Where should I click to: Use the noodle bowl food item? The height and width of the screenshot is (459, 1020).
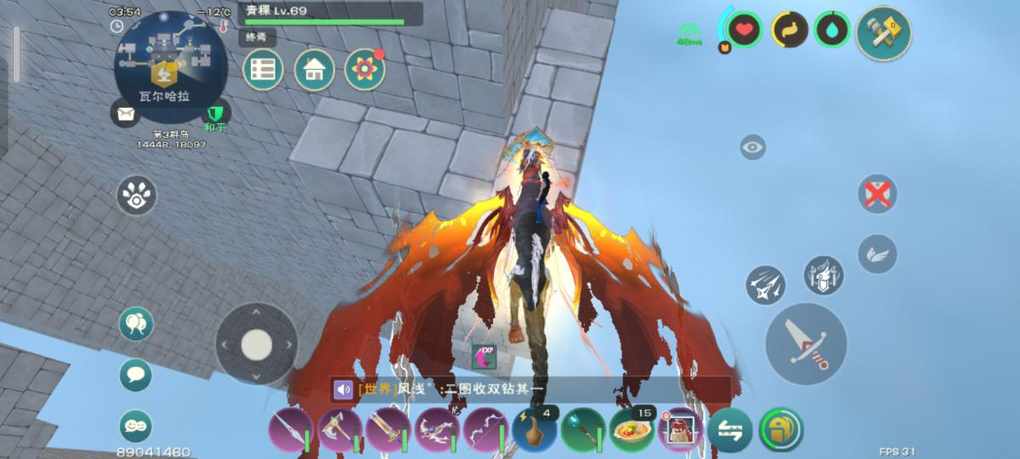[631, 430]
